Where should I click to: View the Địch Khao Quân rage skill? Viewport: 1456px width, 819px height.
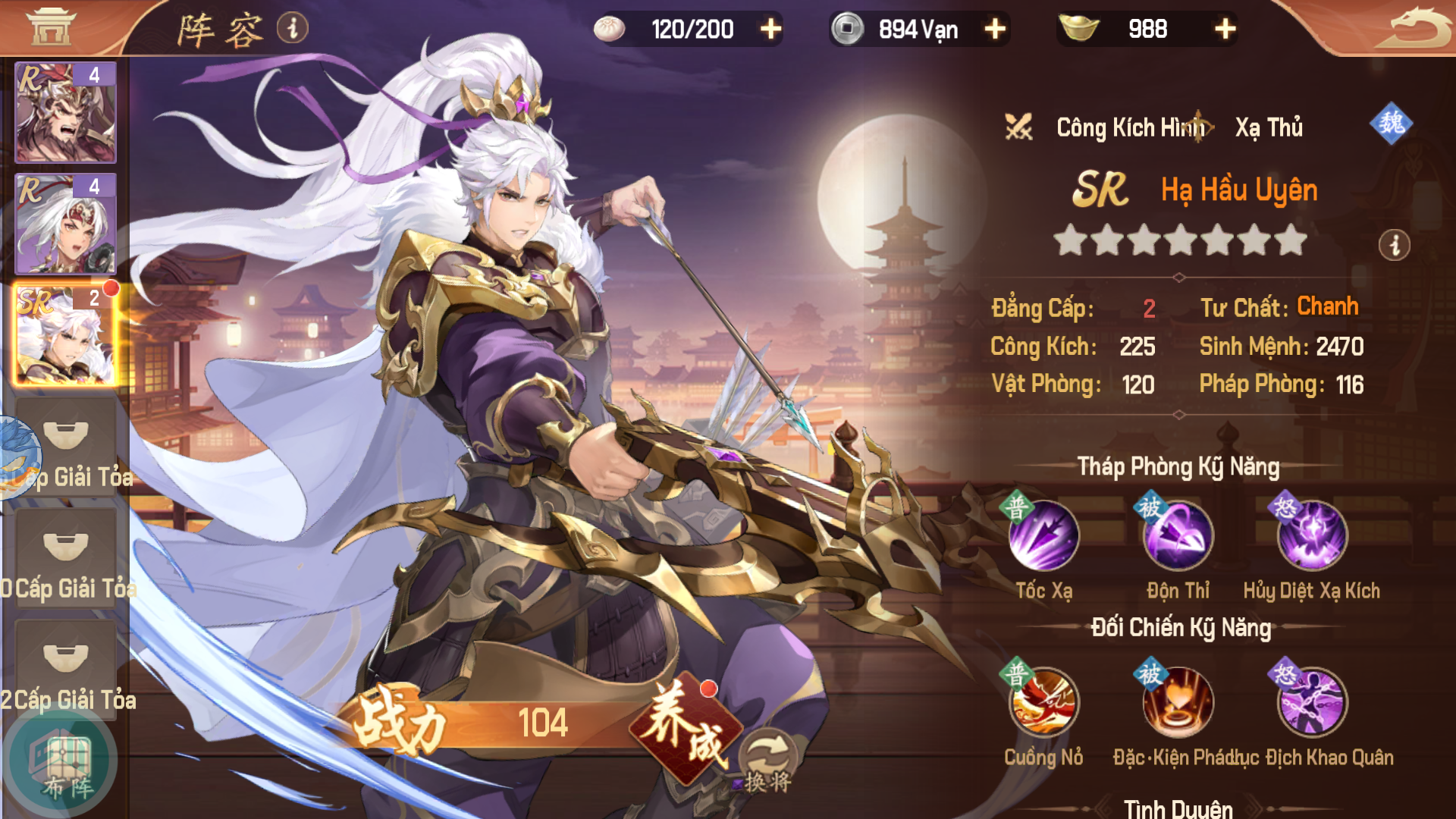tap(1312, 703)
